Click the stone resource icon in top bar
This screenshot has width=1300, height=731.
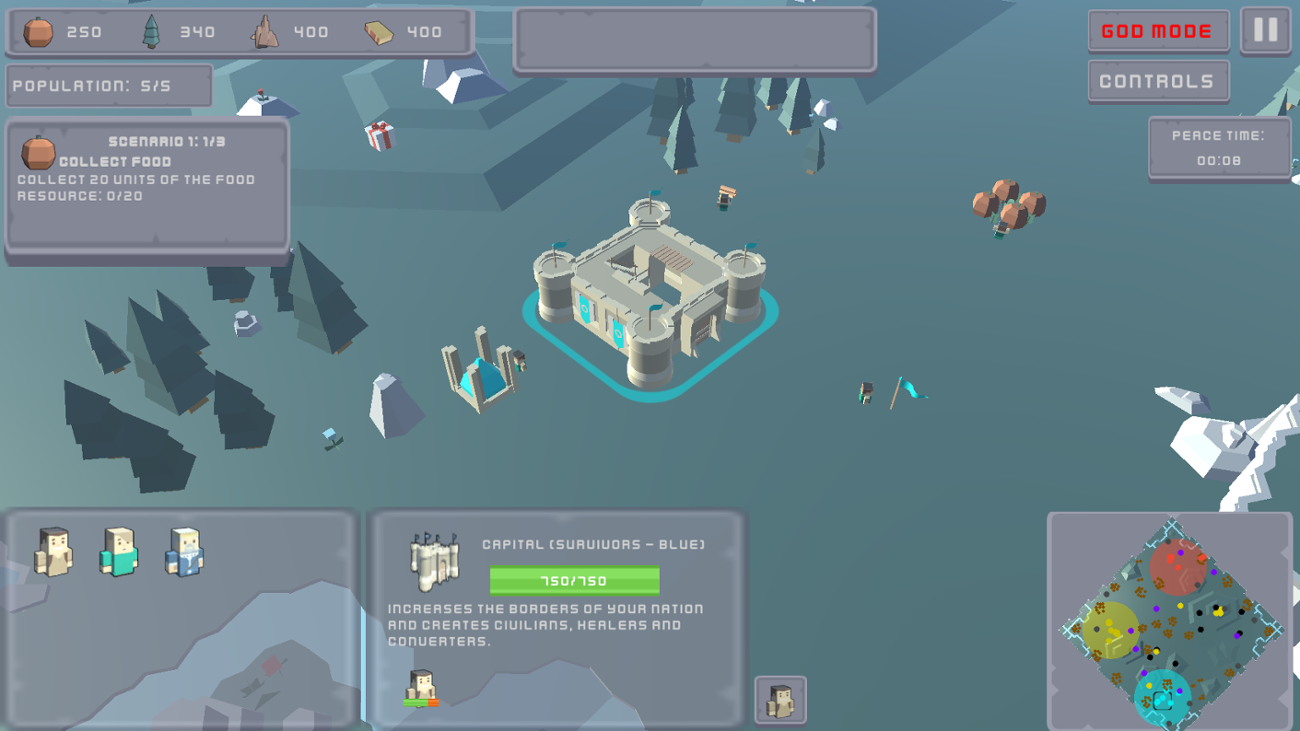[x=263, y=30]
